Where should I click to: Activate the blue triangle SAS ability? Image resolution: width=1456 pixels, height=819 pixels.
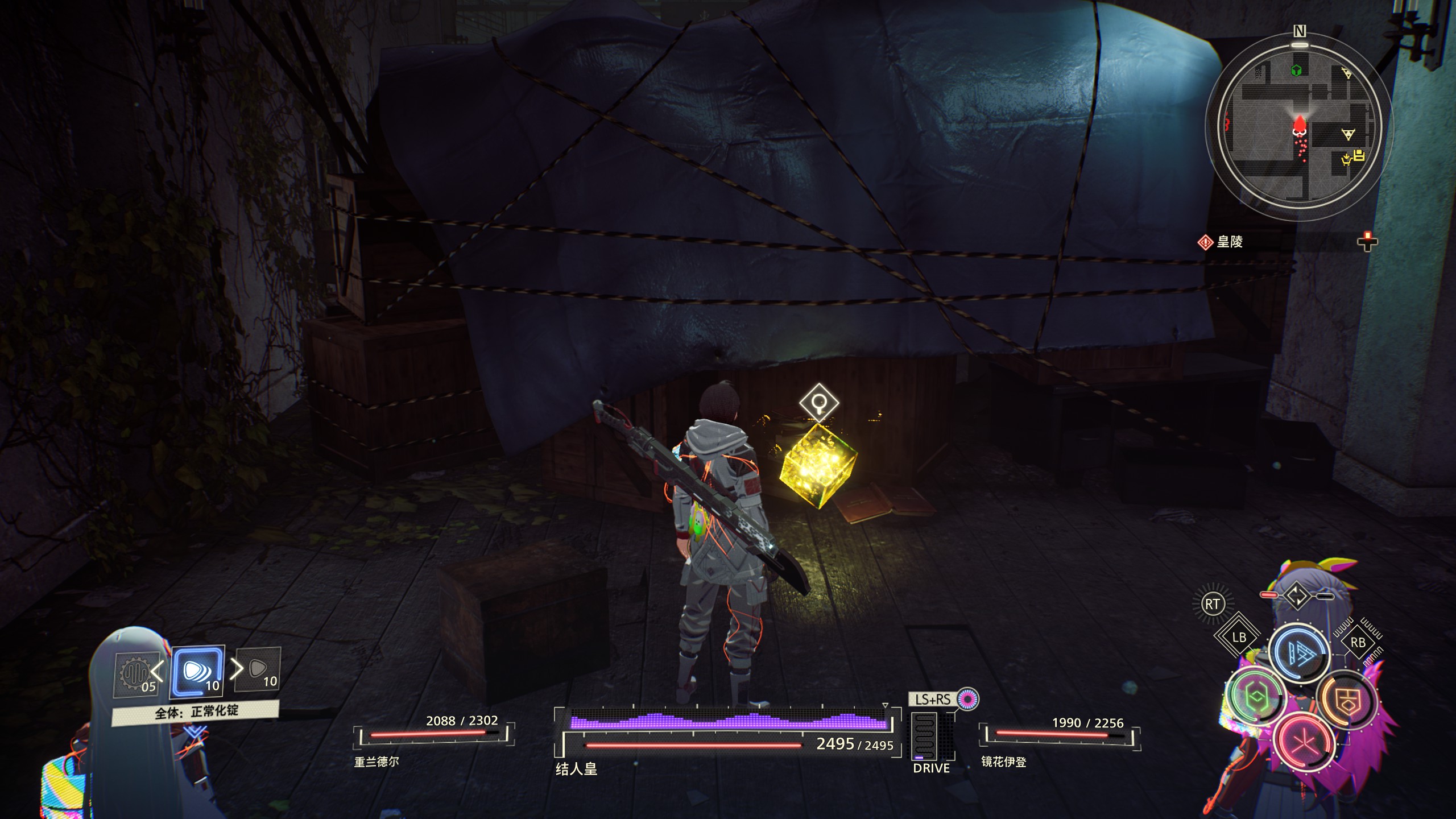[x=1299, y=653]
